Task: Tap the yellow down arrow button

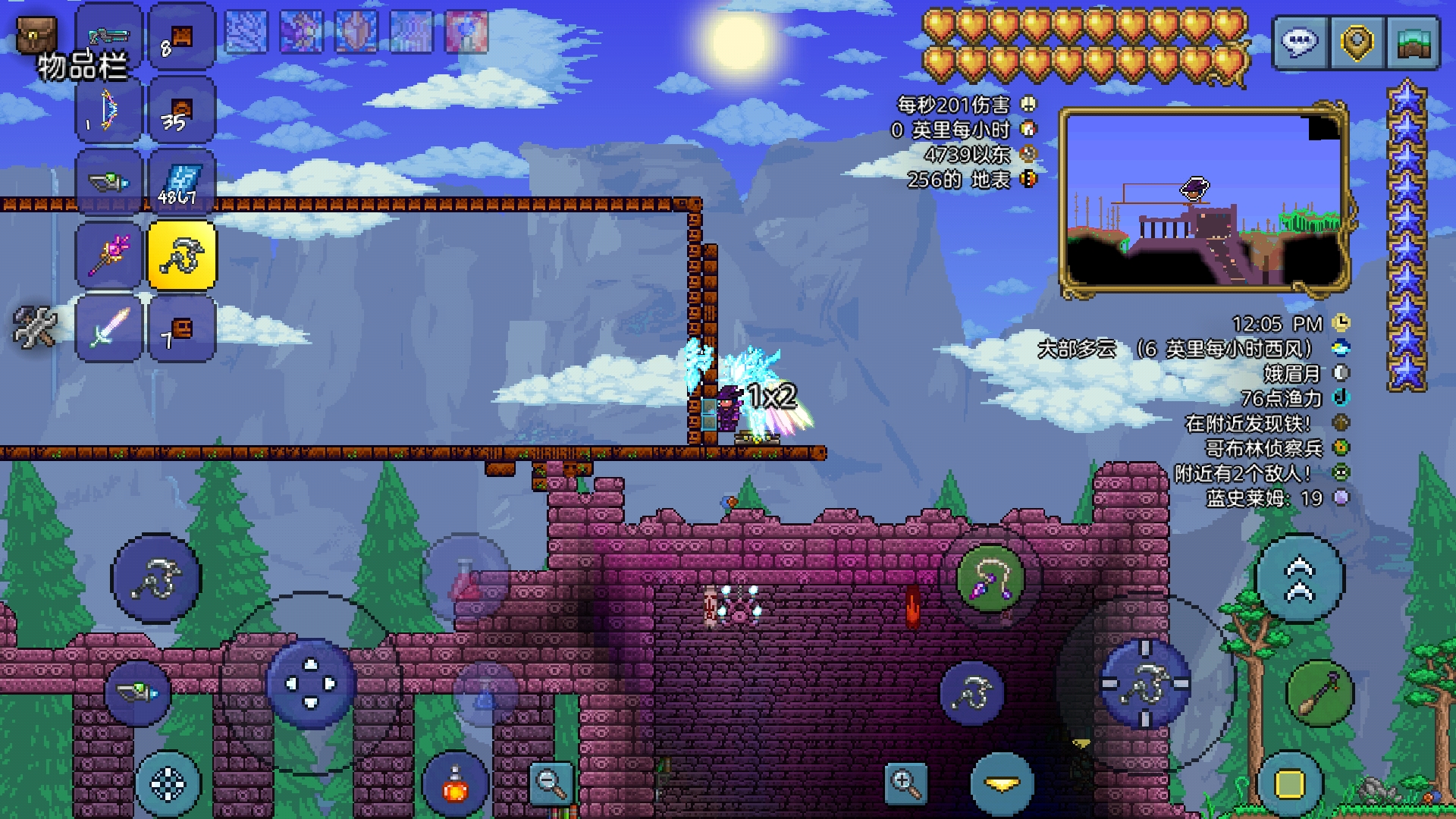Action: coord(1003,784)
